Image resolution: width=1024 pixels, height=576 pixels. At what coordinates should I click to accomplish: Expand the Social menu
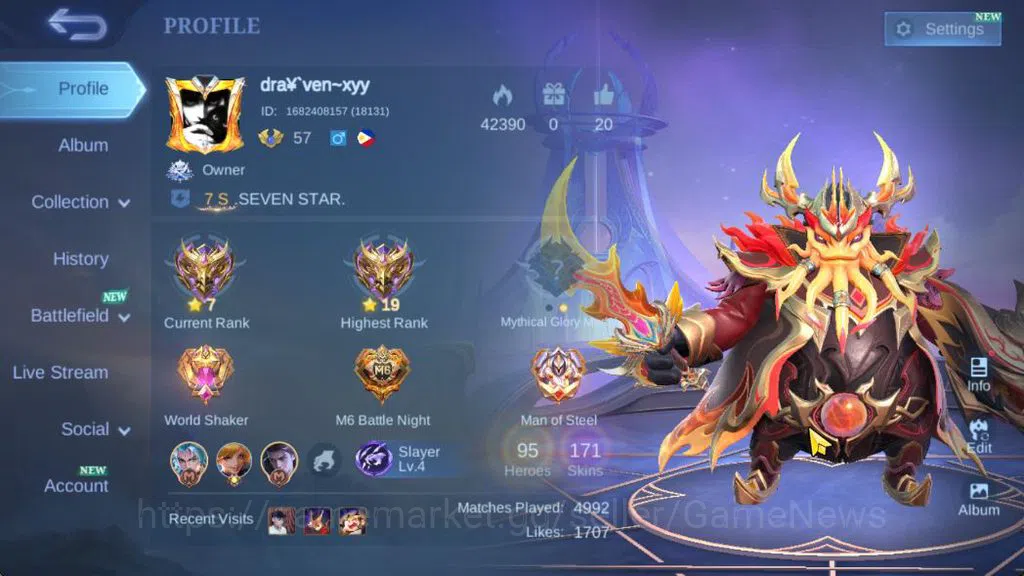pyautogui.click(x=95, y=429)
